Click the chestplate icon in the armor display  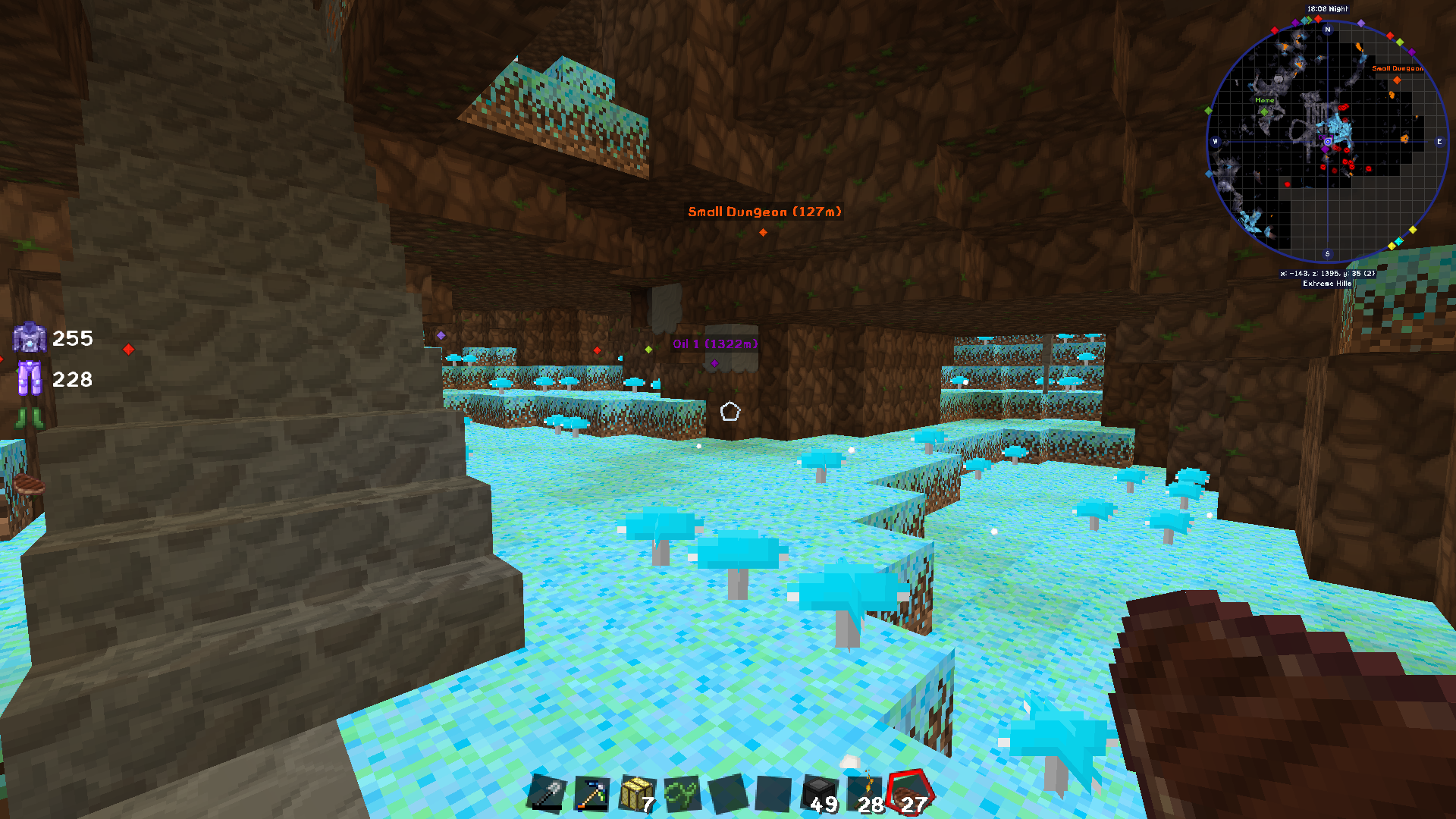coord(29,339)
